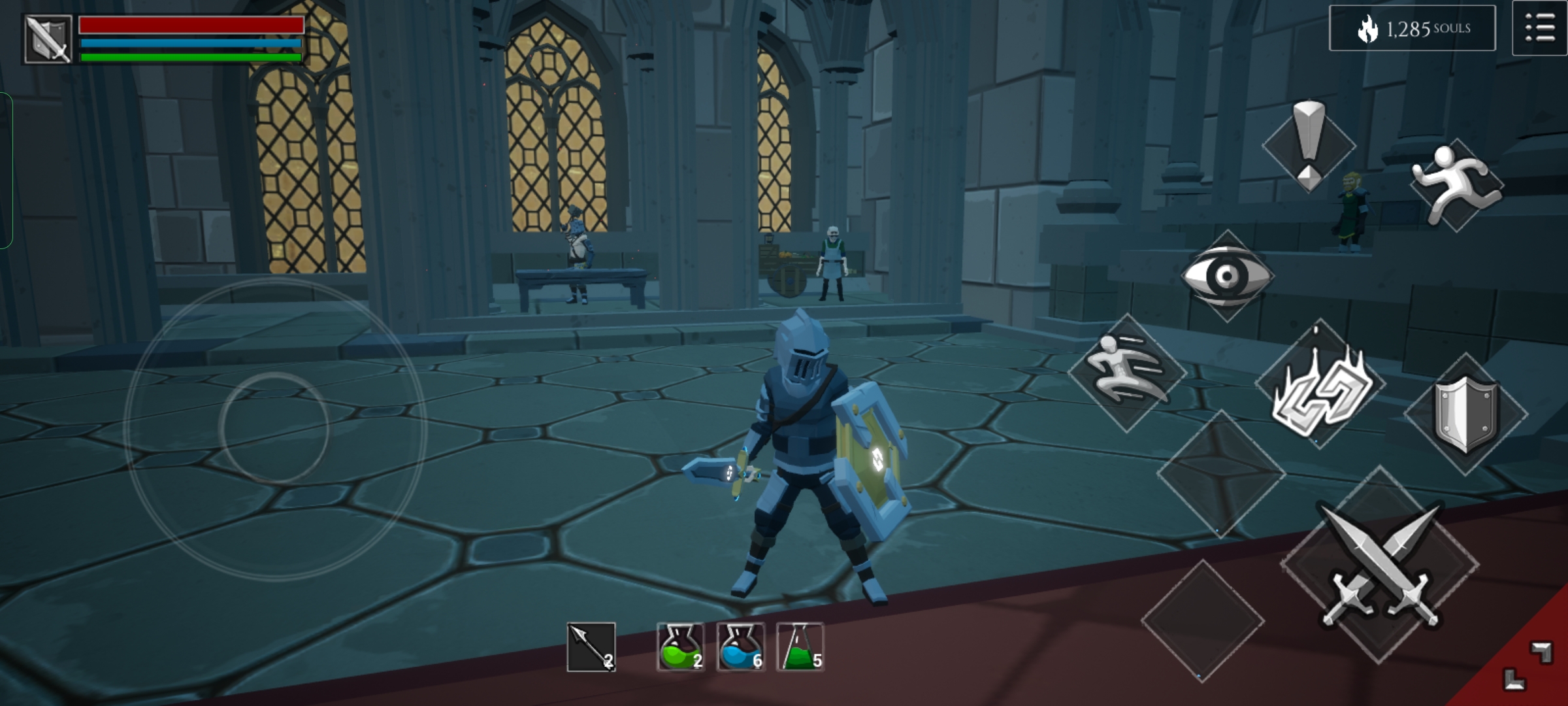The height and width of the screenshot is (706, 1568).
Task: Open the hamburger menu button
Action: (x=1539, y=29)
